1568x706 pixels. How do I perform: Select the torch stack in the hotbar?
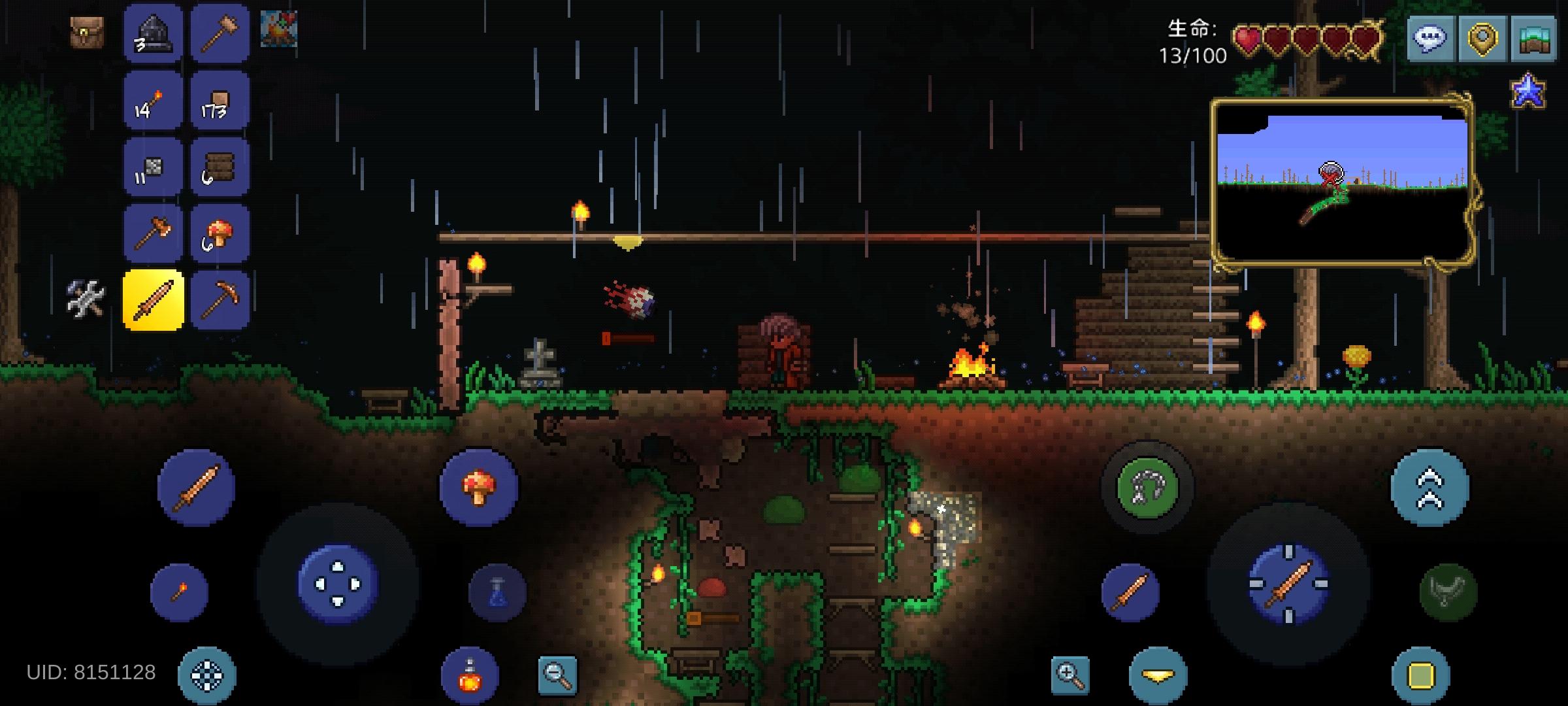coord(154,101)
